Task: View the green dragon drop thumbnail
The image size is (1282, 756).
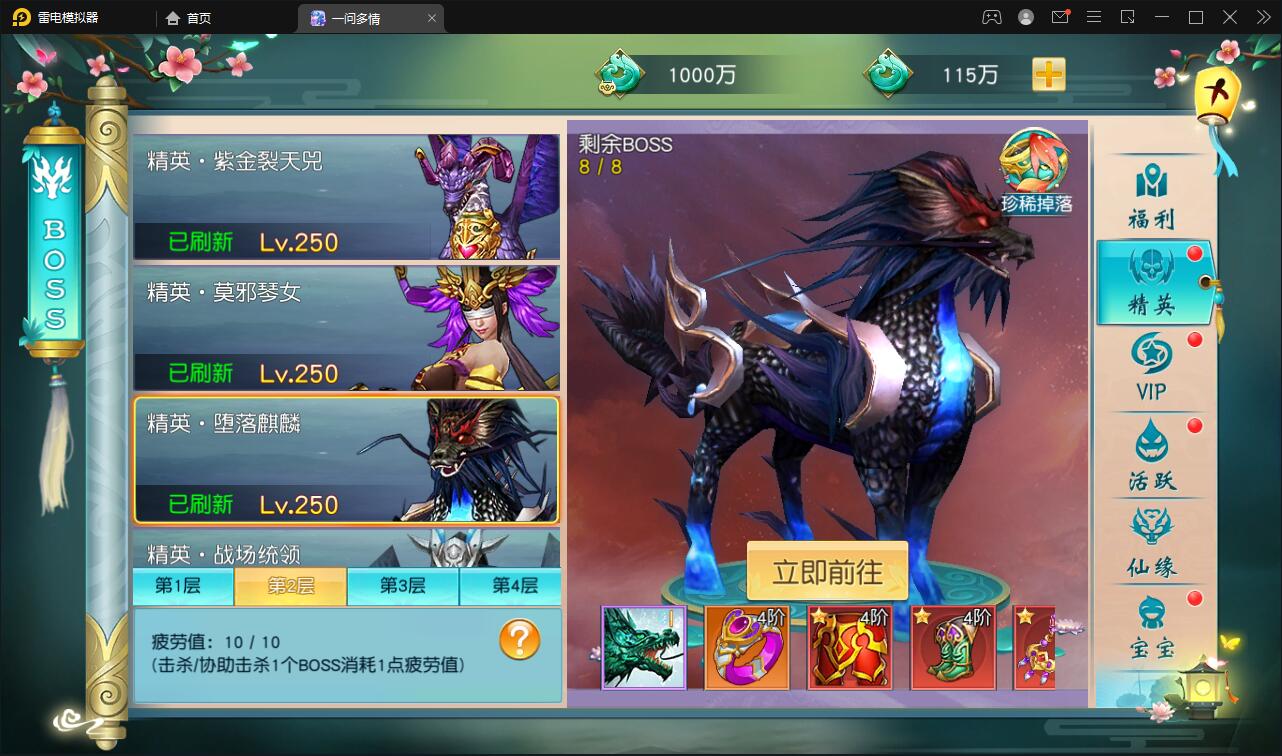Action: click(643, 648)
